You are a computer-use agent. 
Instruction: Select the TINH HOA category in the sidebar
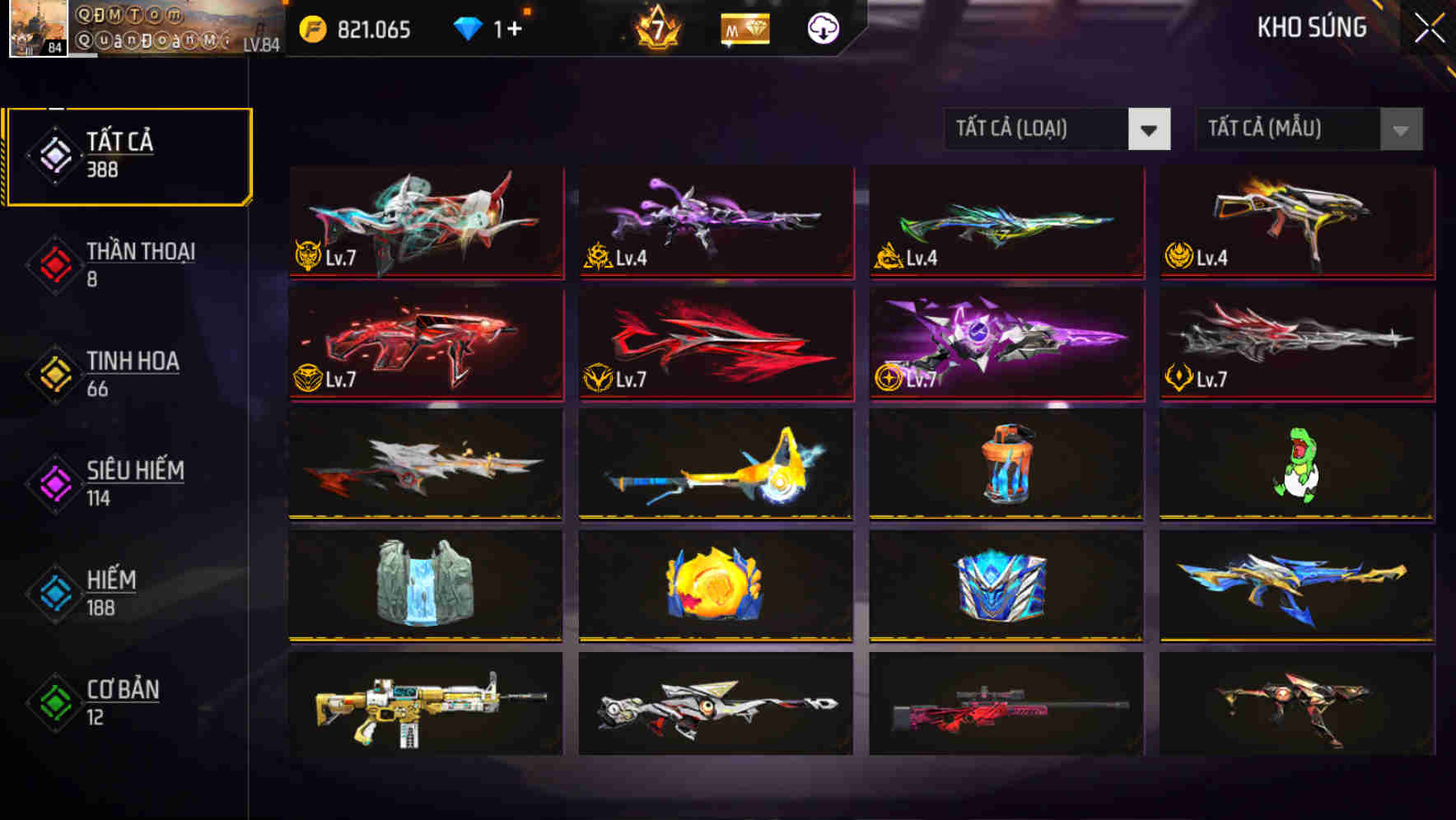coord(132,373)
